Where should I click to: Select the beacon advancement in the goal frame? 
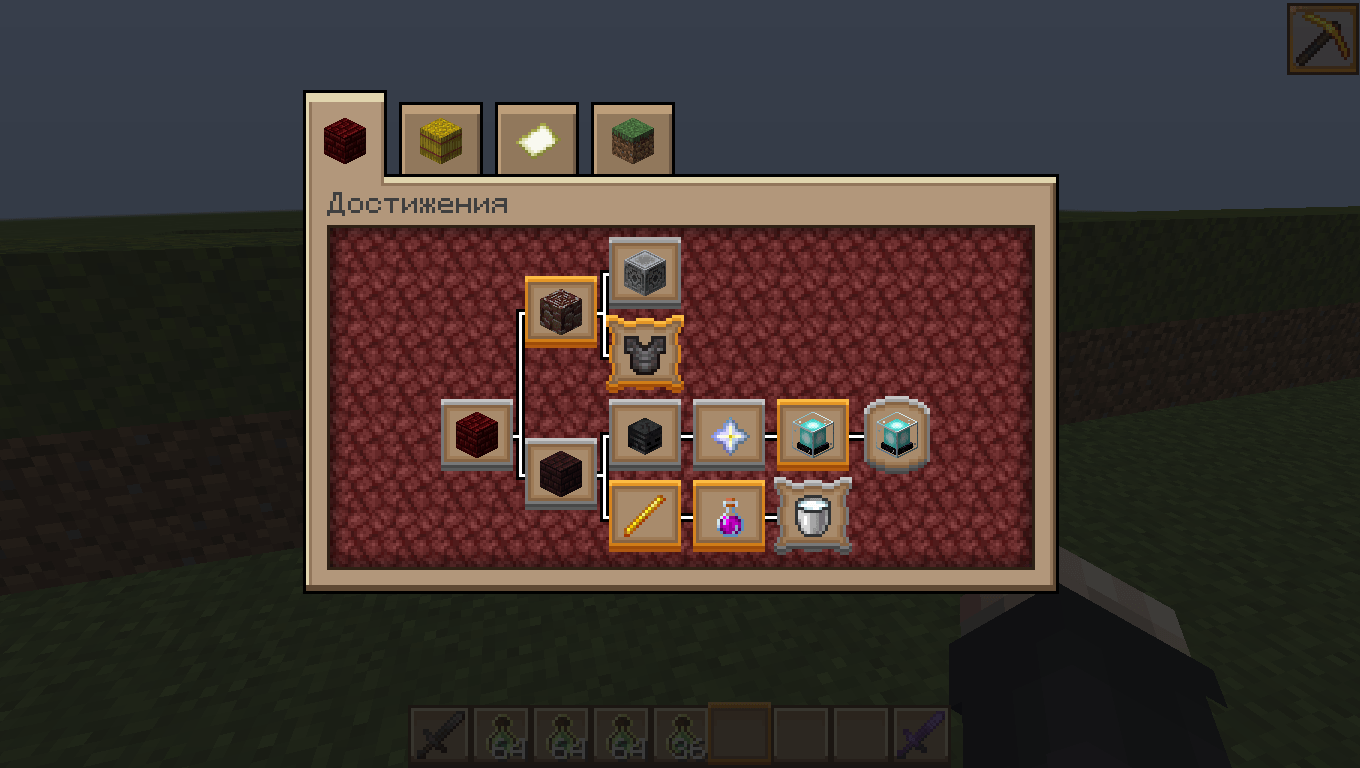[x=813, y=435]
